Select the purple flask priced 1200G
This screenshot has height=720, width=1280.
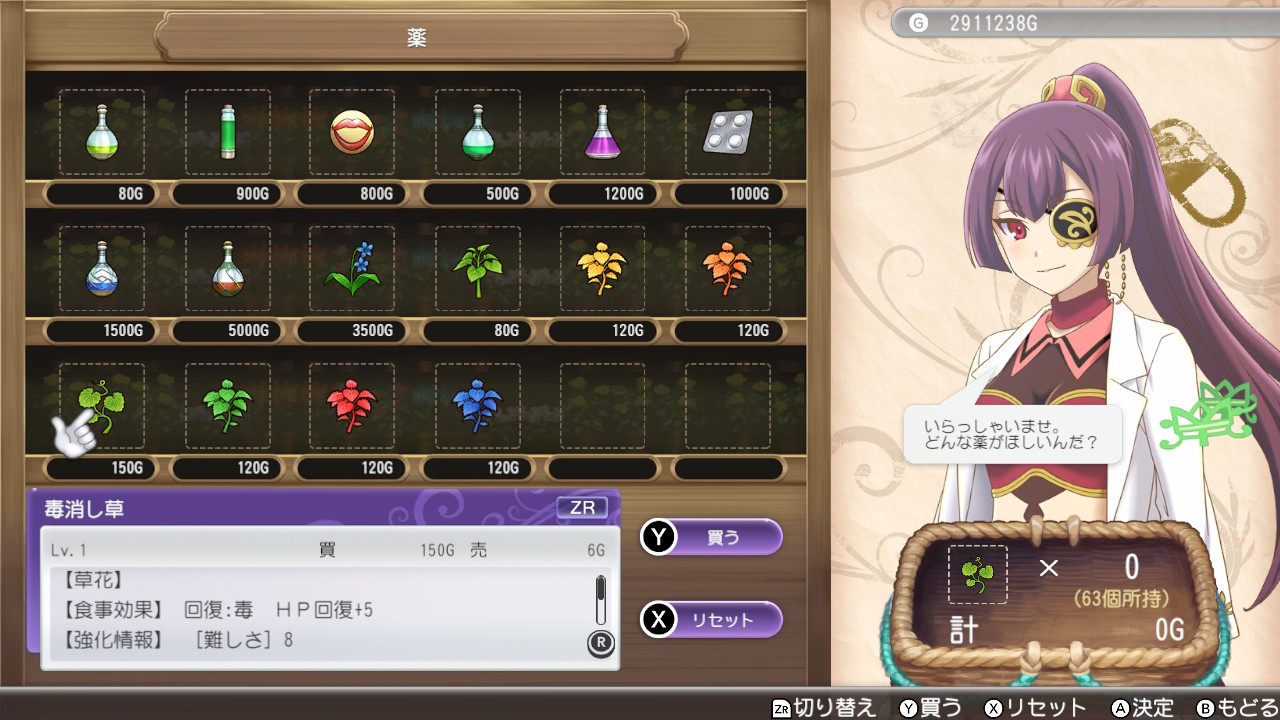click(x=601, y=133)
